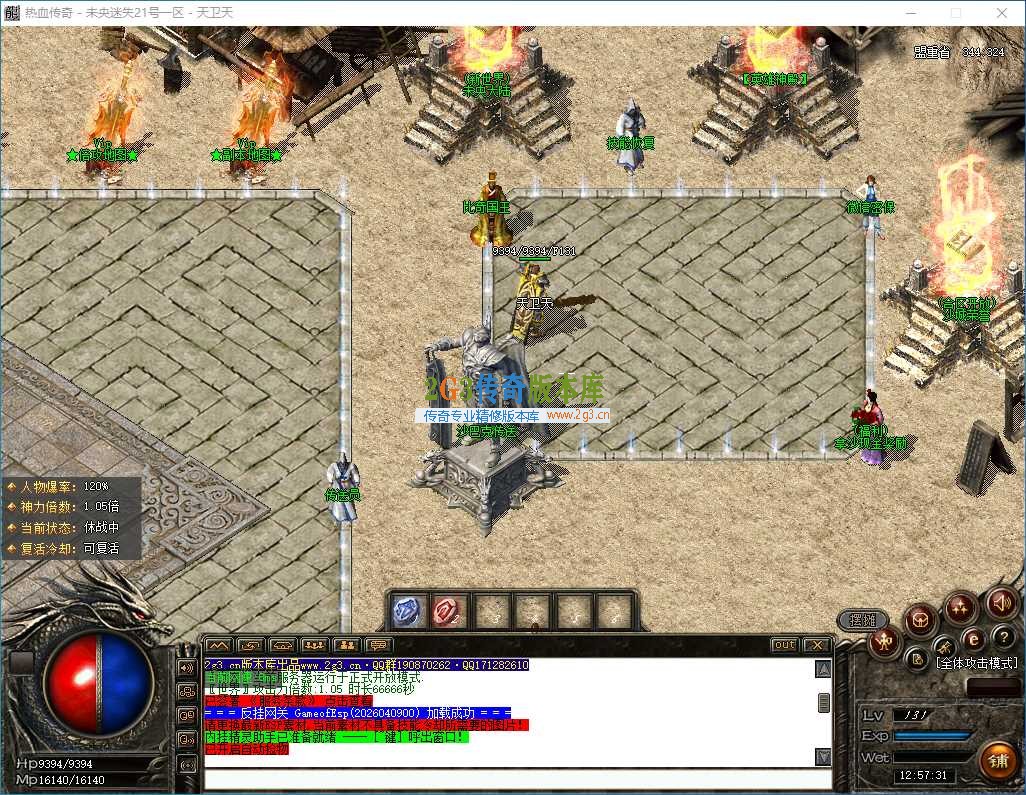The width and height of the screenshot is (1026, 795).
Task: Open the 铺 shop round button
Action: 997,761
